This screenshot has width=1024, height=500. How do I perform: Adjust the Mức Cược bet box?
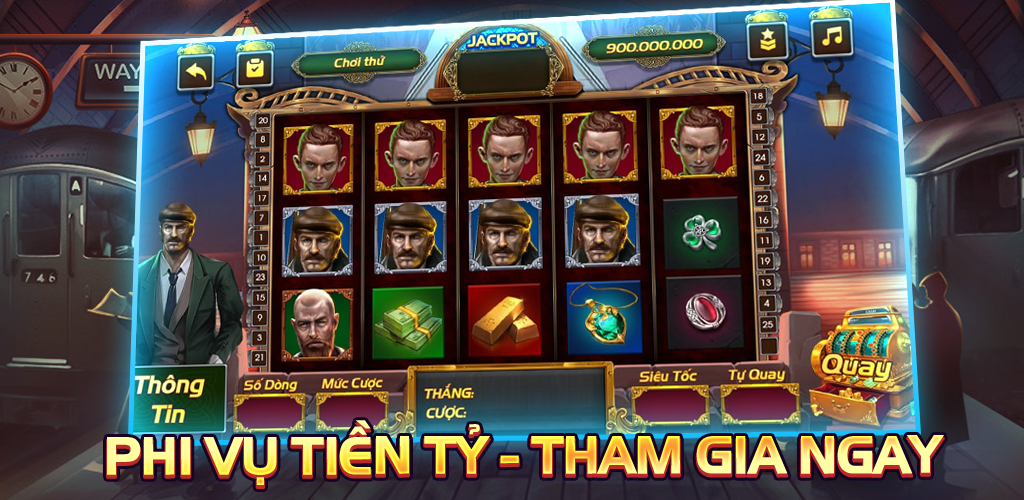pos(352,410)
